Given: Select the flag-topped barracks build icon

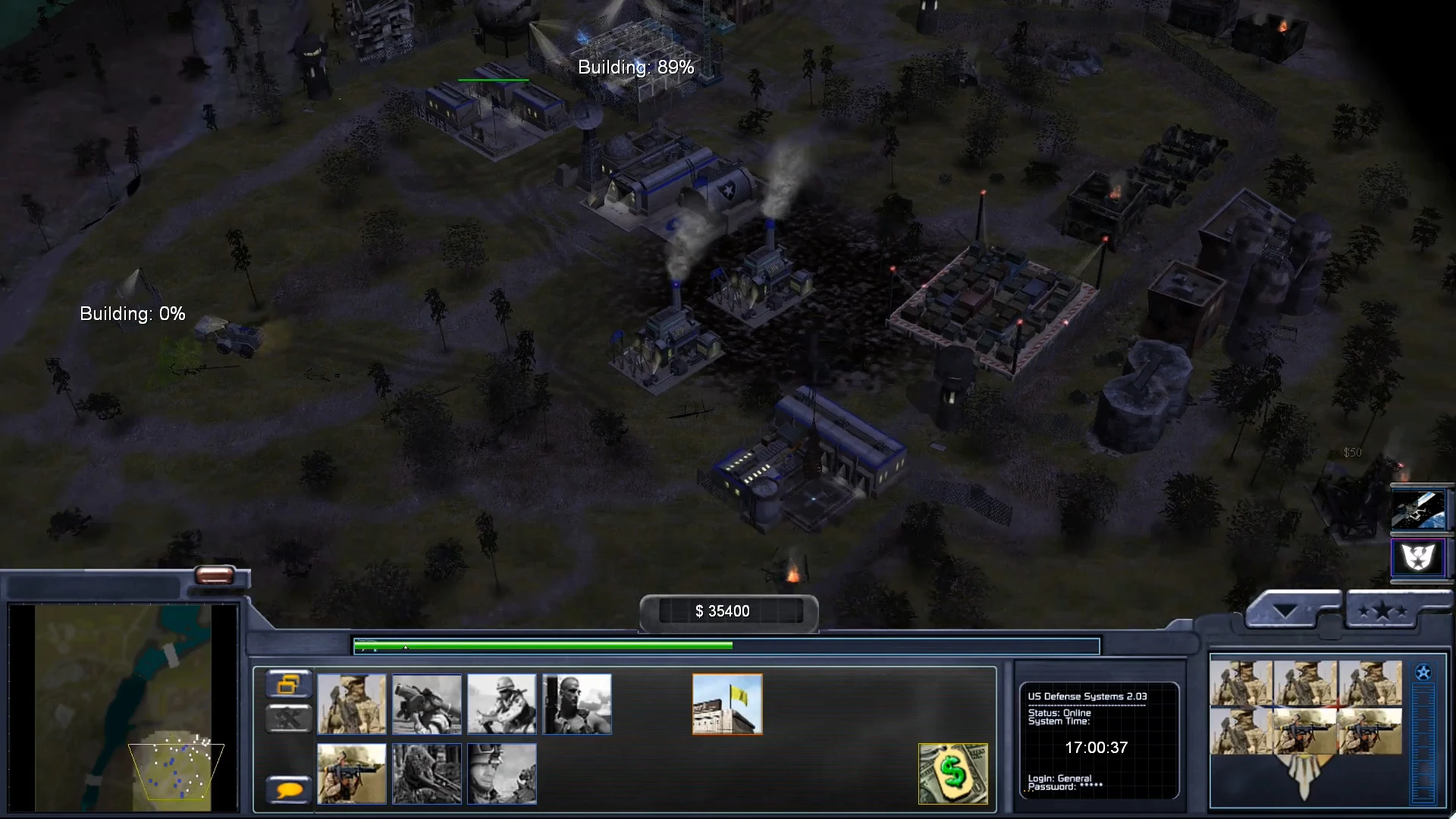Looking at the screenshot, I should pos(726,704).
